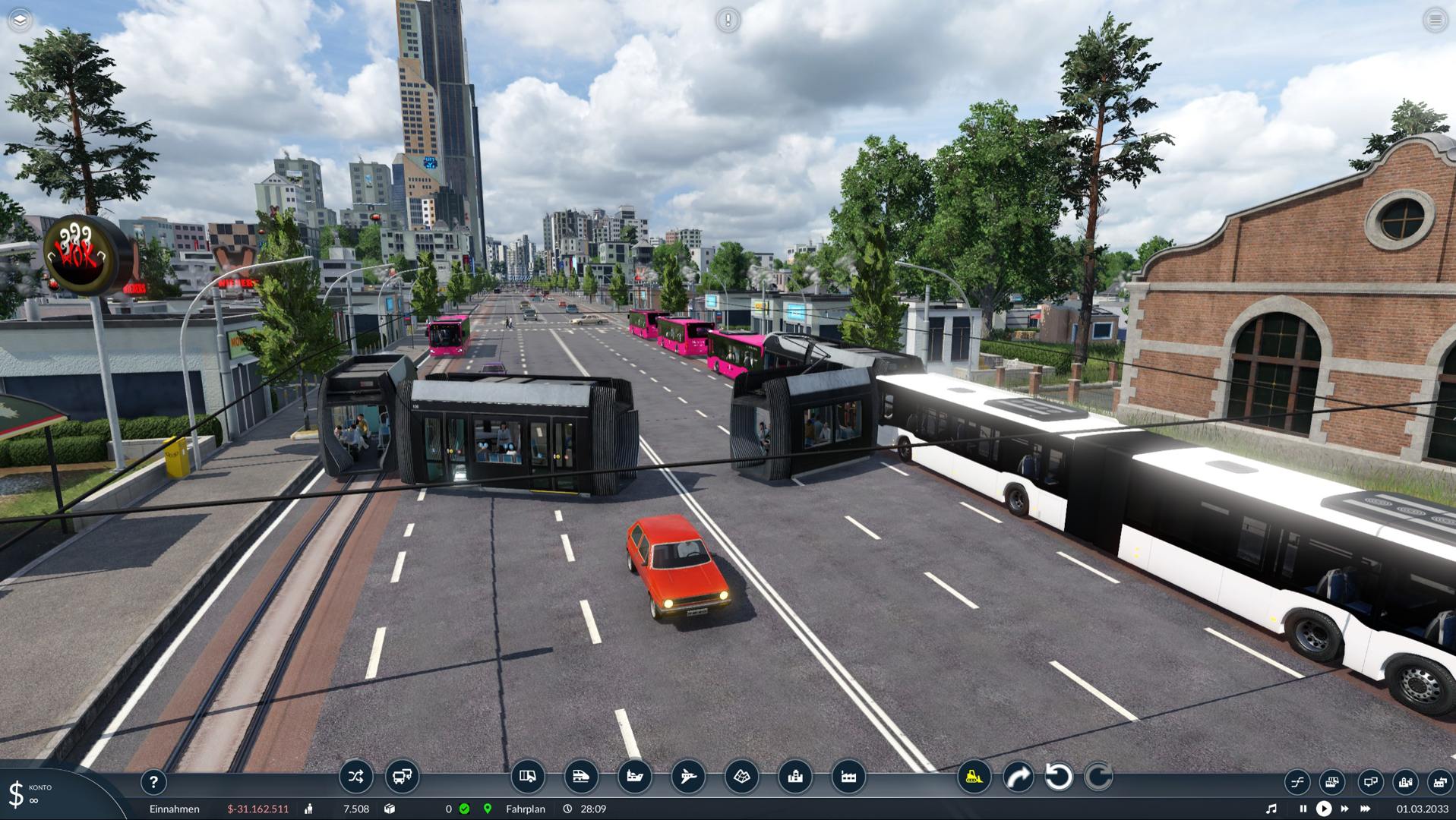
Task: Open the rail construction menu
Action: coord(581,777)
